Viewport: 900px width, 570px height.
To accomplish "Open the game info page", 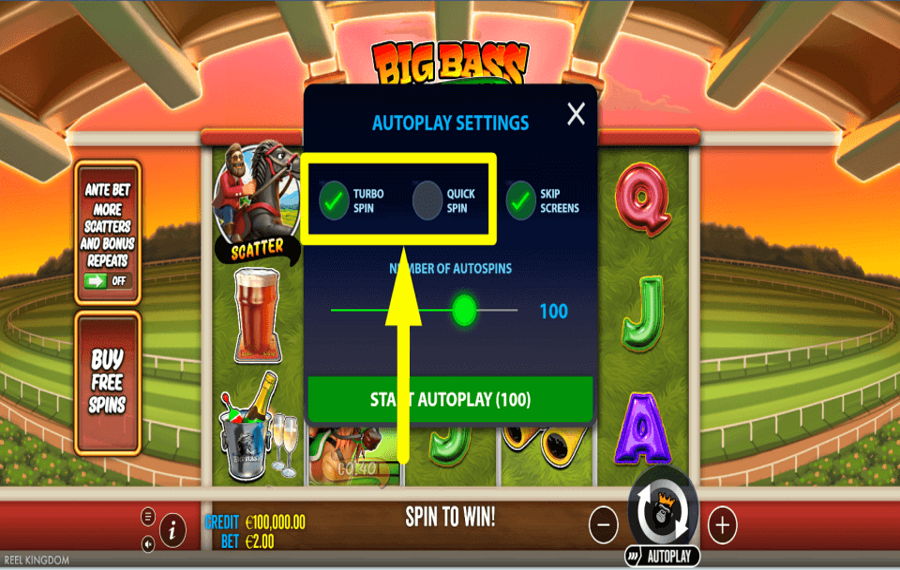I will pyautogui.click(x=172, y=529).
